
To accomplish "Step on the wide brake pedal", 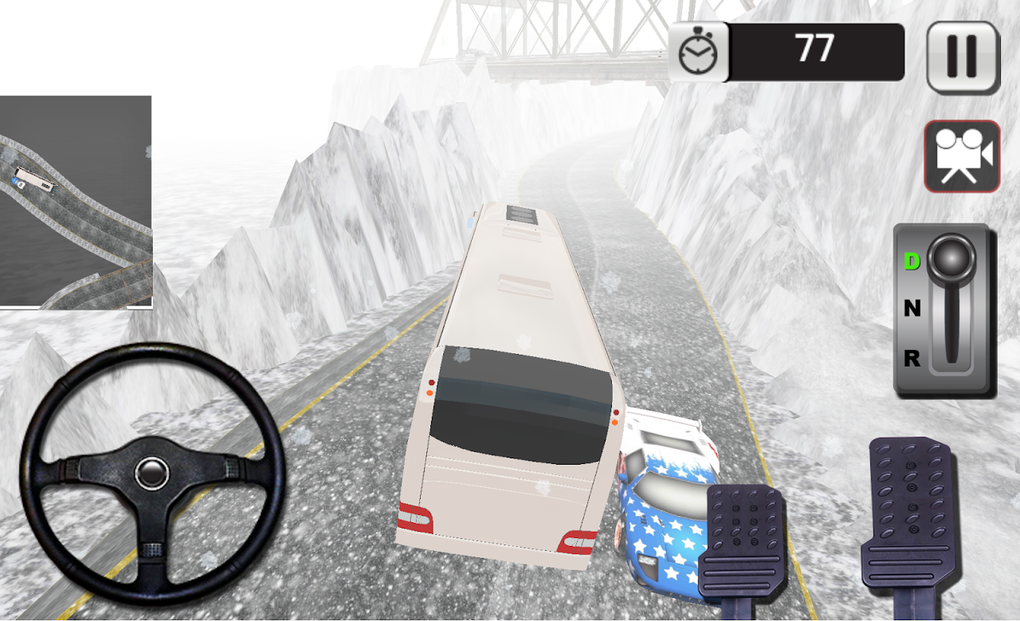I will [743, 540].
